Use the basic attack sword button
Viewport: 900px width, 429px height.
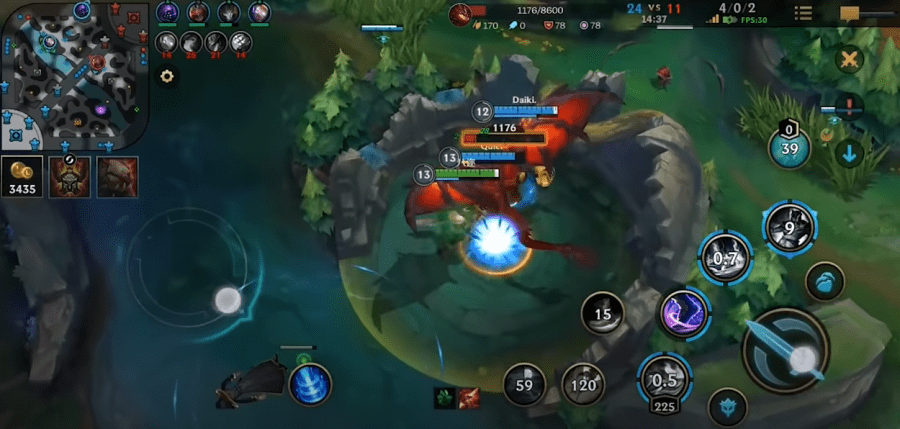coord(784,351)
